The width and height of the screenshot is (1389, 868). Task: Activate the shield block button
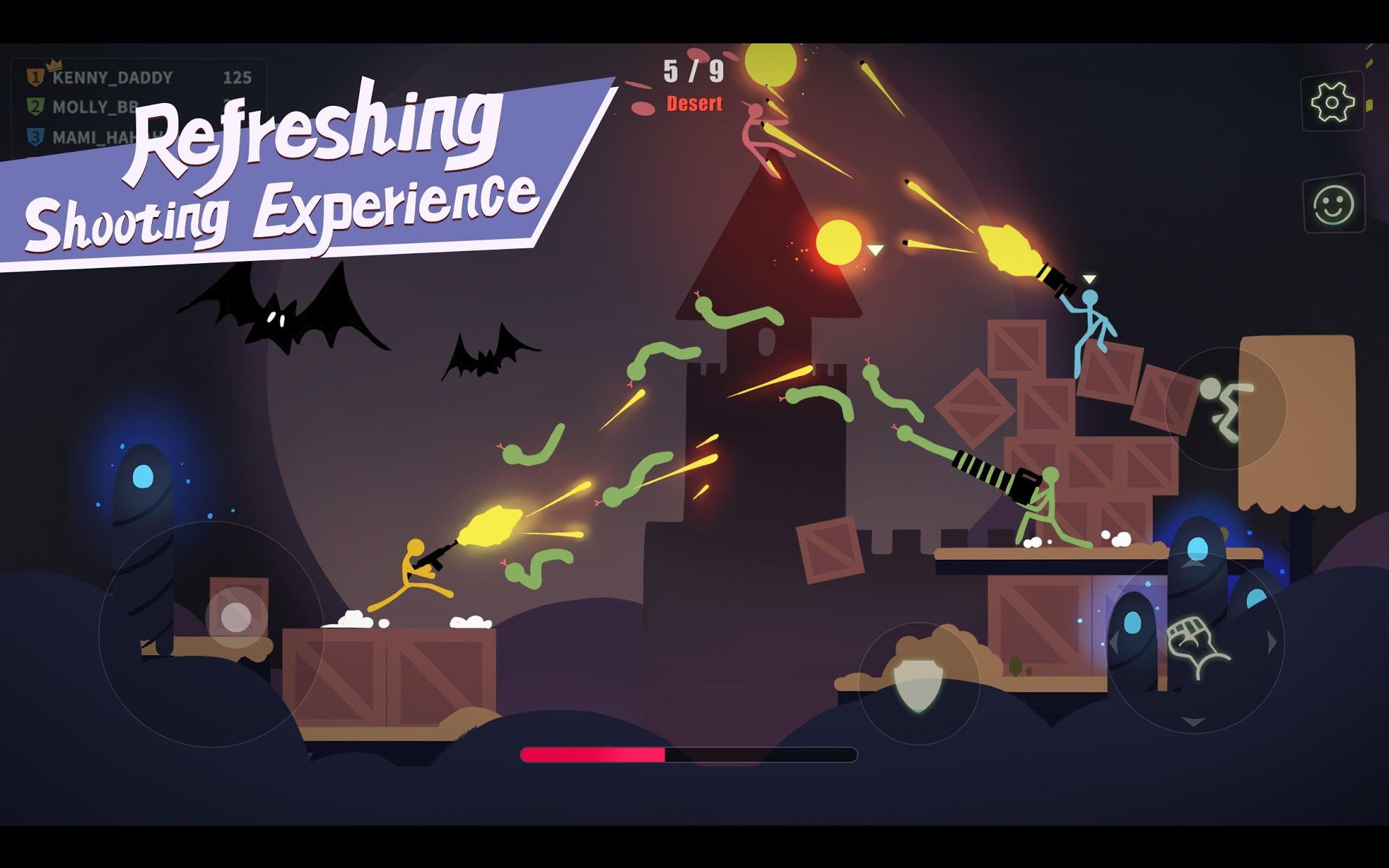(918, 684)
